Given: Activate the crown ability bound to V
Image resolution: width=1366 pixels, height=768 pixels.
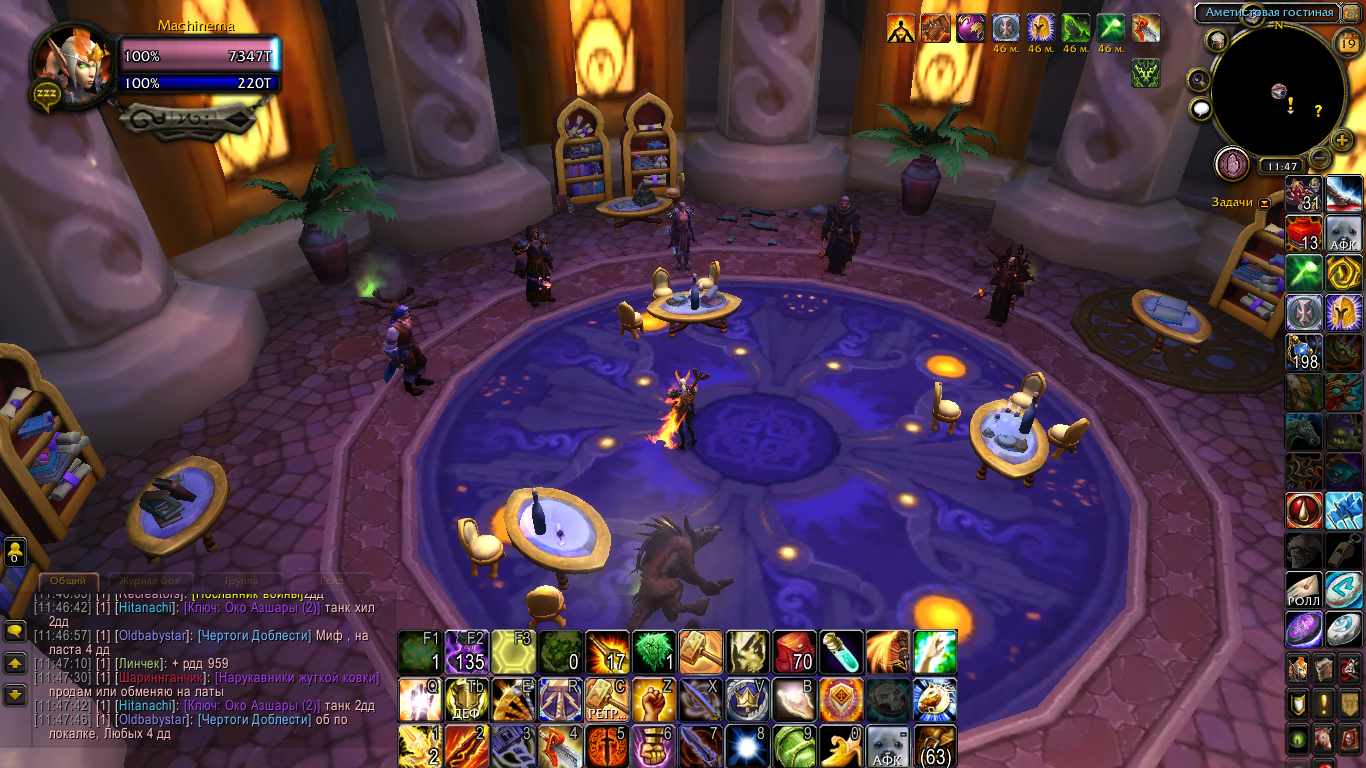Looking at the screenshot, I should coord(748,699).
